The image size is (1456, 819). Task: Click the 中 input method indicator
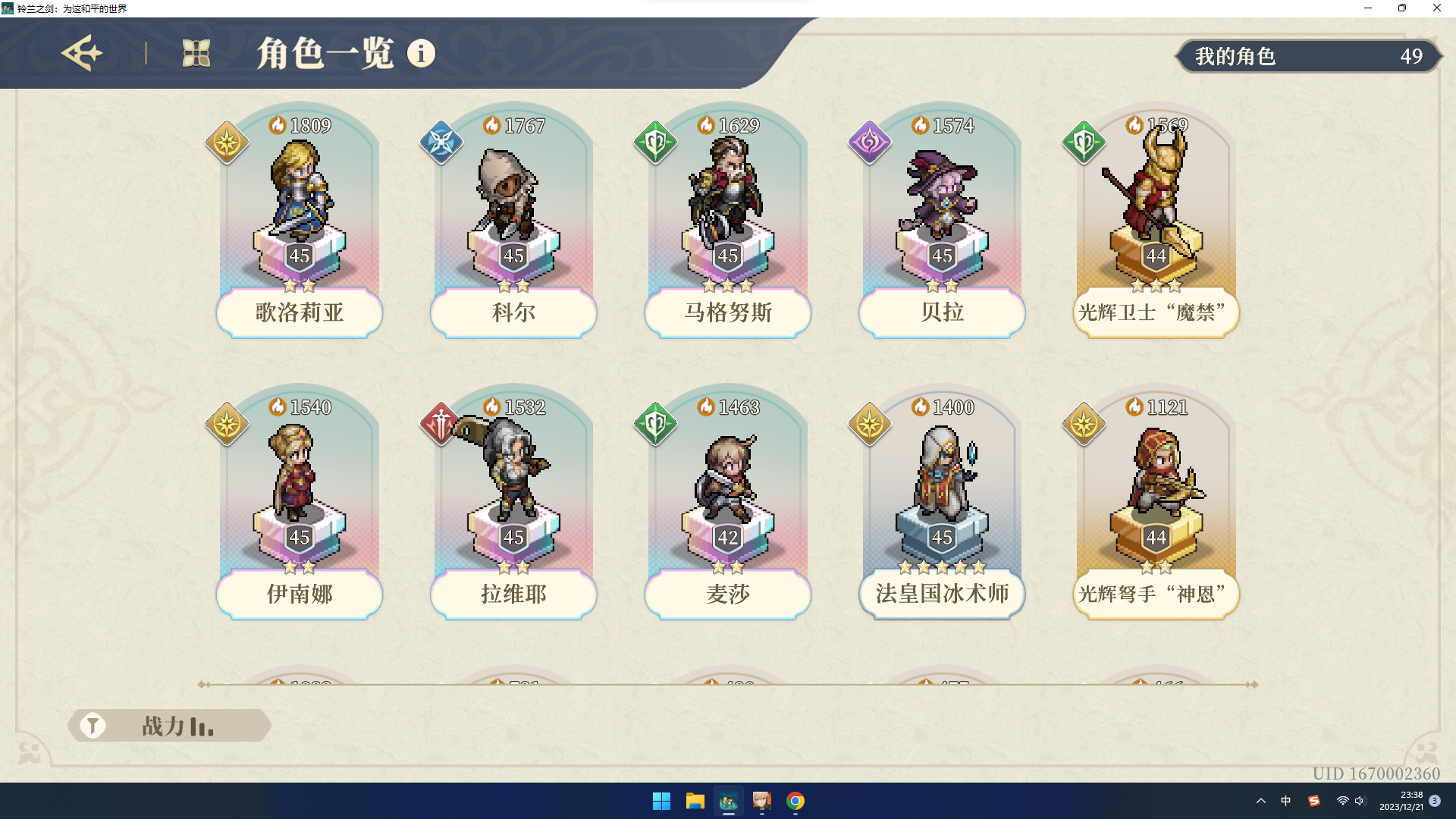pyautogui.click(x=1285, y=800)
